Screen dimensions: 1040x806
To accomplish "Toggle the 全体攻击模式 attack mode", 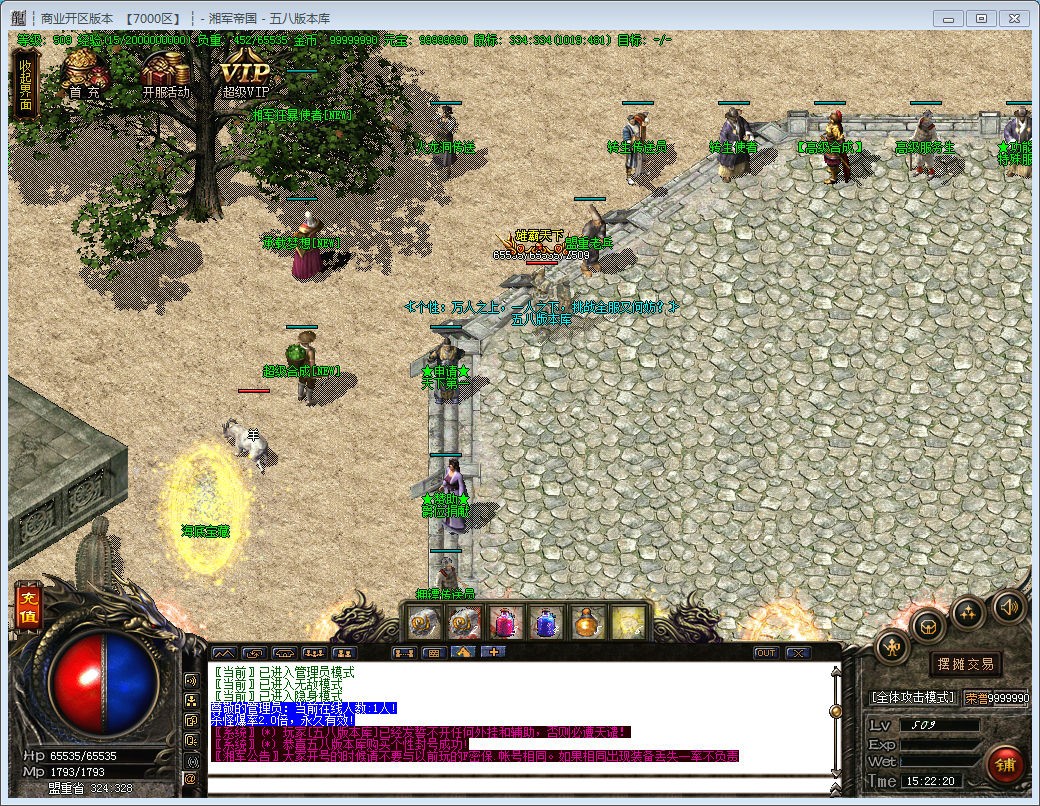I will (912, 697).
